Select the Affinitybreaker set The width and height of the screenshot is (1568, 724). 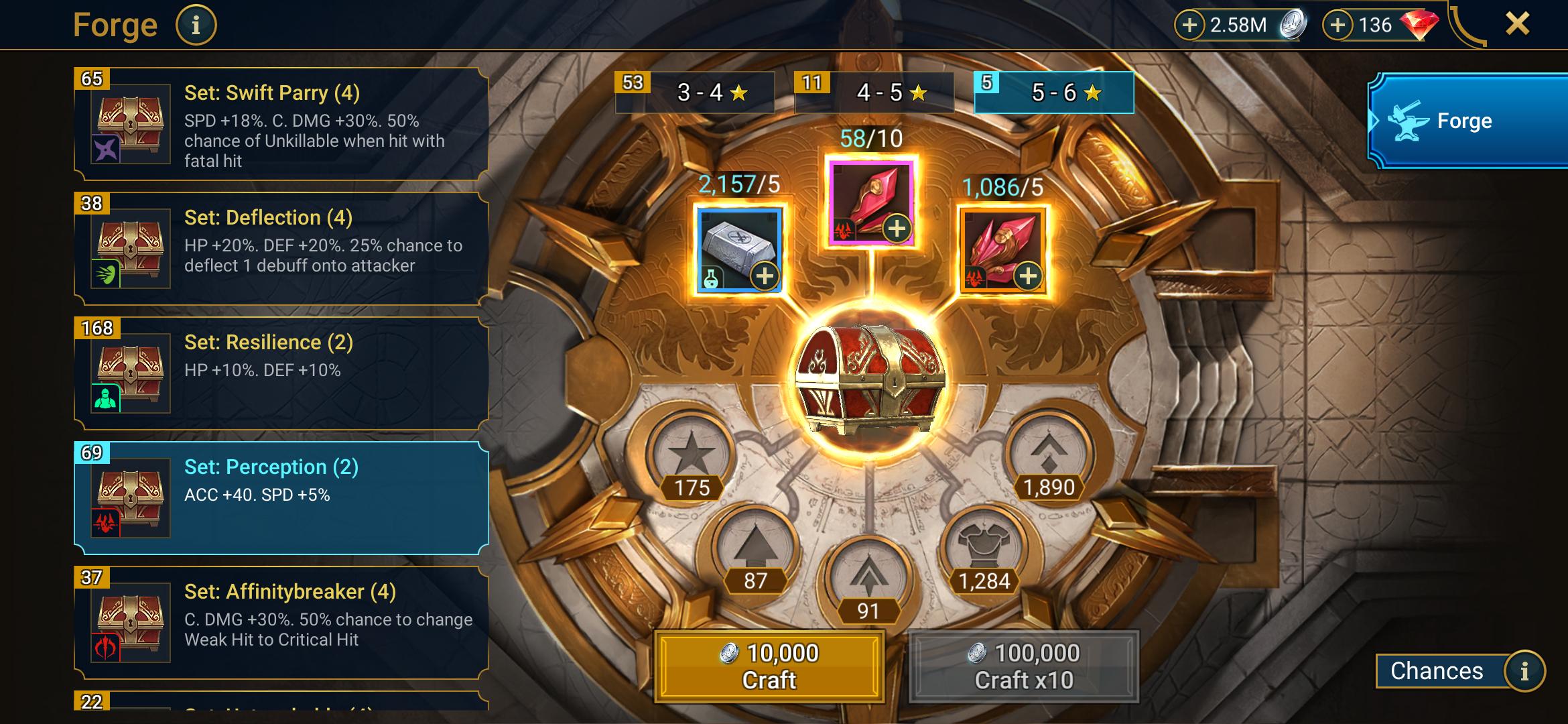coord(281,623)
